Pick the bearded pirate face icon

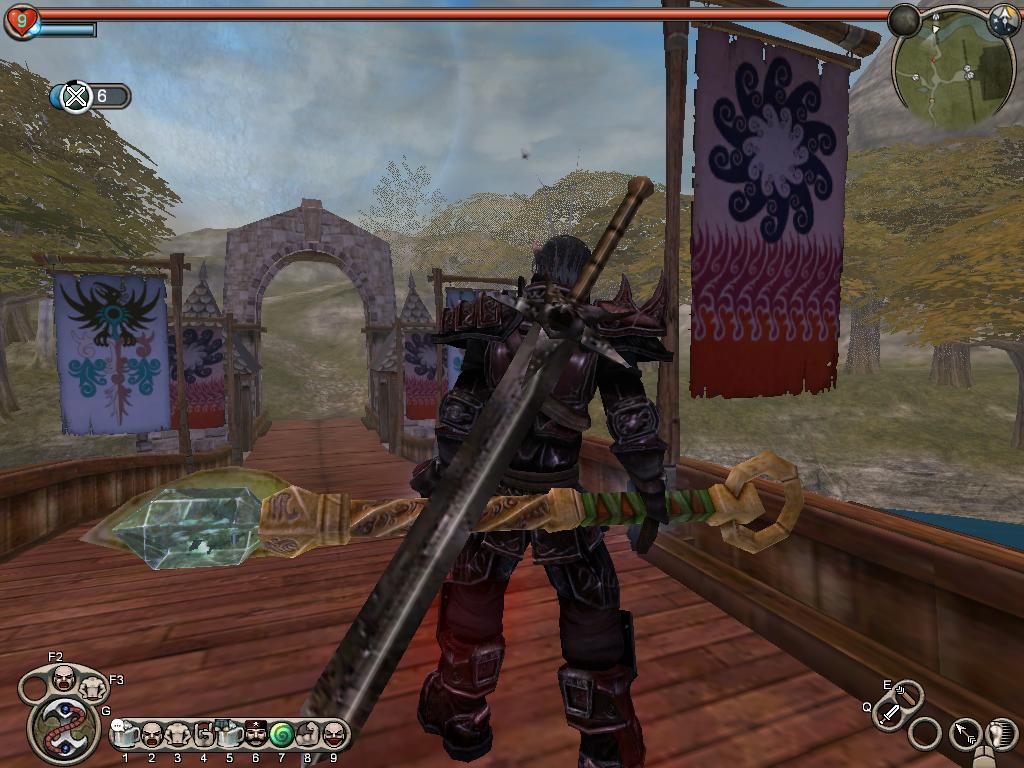pyautogui.click(x=255, y=735)
